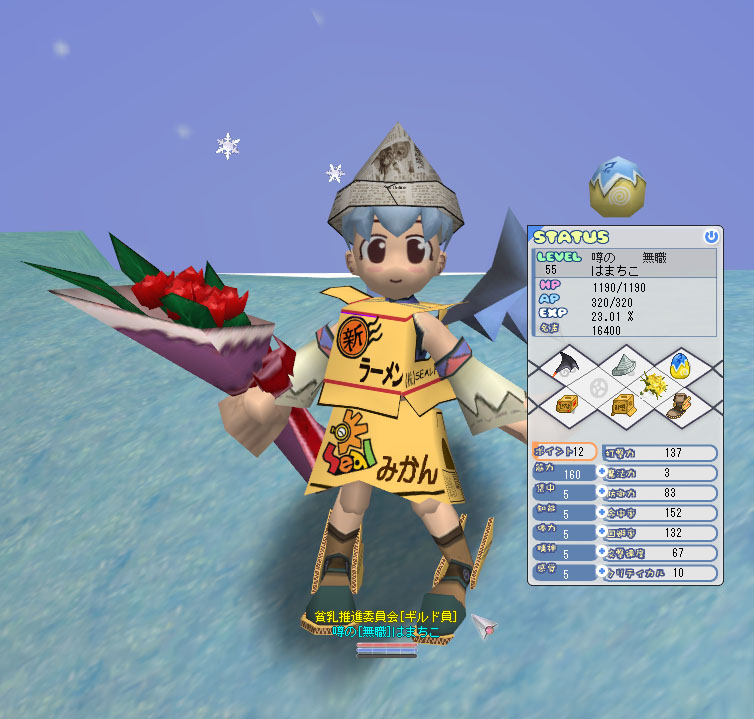The width and height of the screenshot is (754, 719).
Task: Select the black wing equipment slot
Action: click(x=564, y=364)
